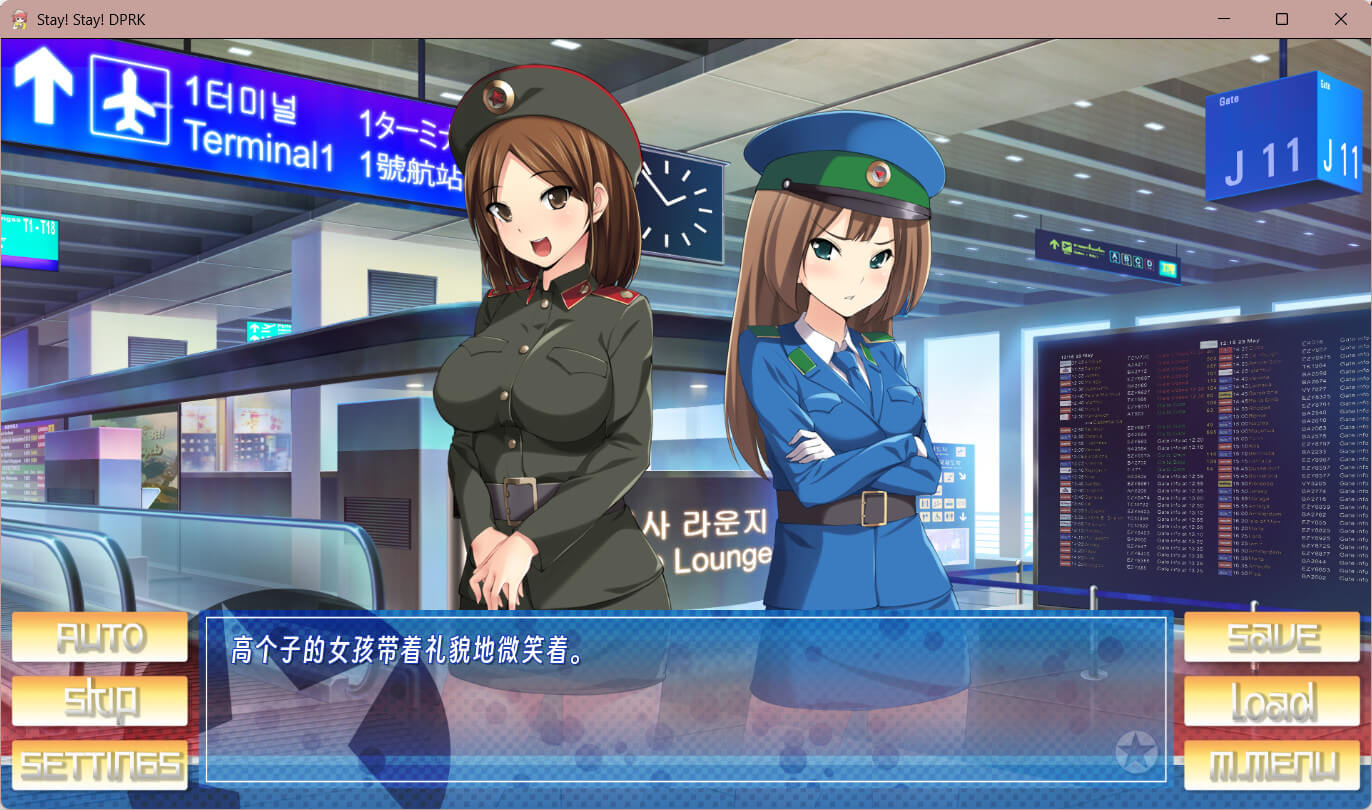Screen dimensions: 1372x810
Task: Close the game window
Action: point(1341,19)
